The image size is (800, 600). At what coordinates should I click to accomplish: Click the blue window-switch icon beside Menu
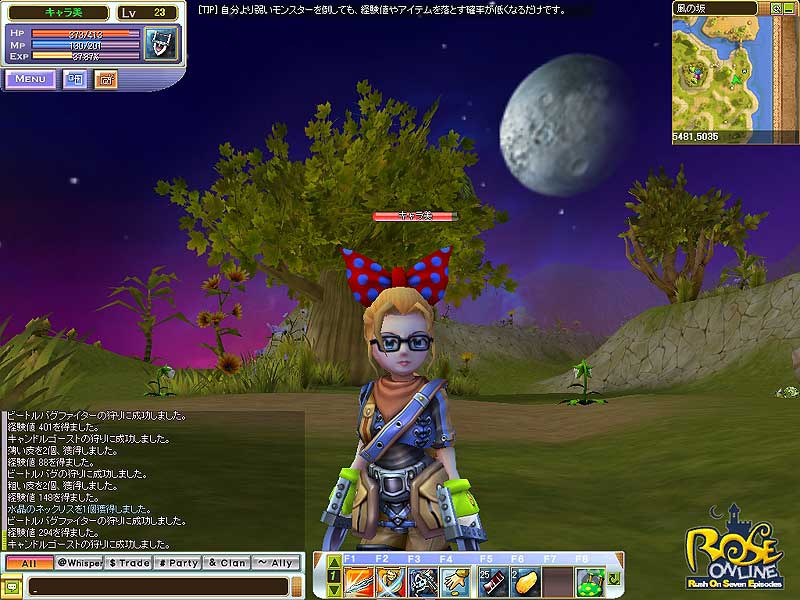pos(75,79)
